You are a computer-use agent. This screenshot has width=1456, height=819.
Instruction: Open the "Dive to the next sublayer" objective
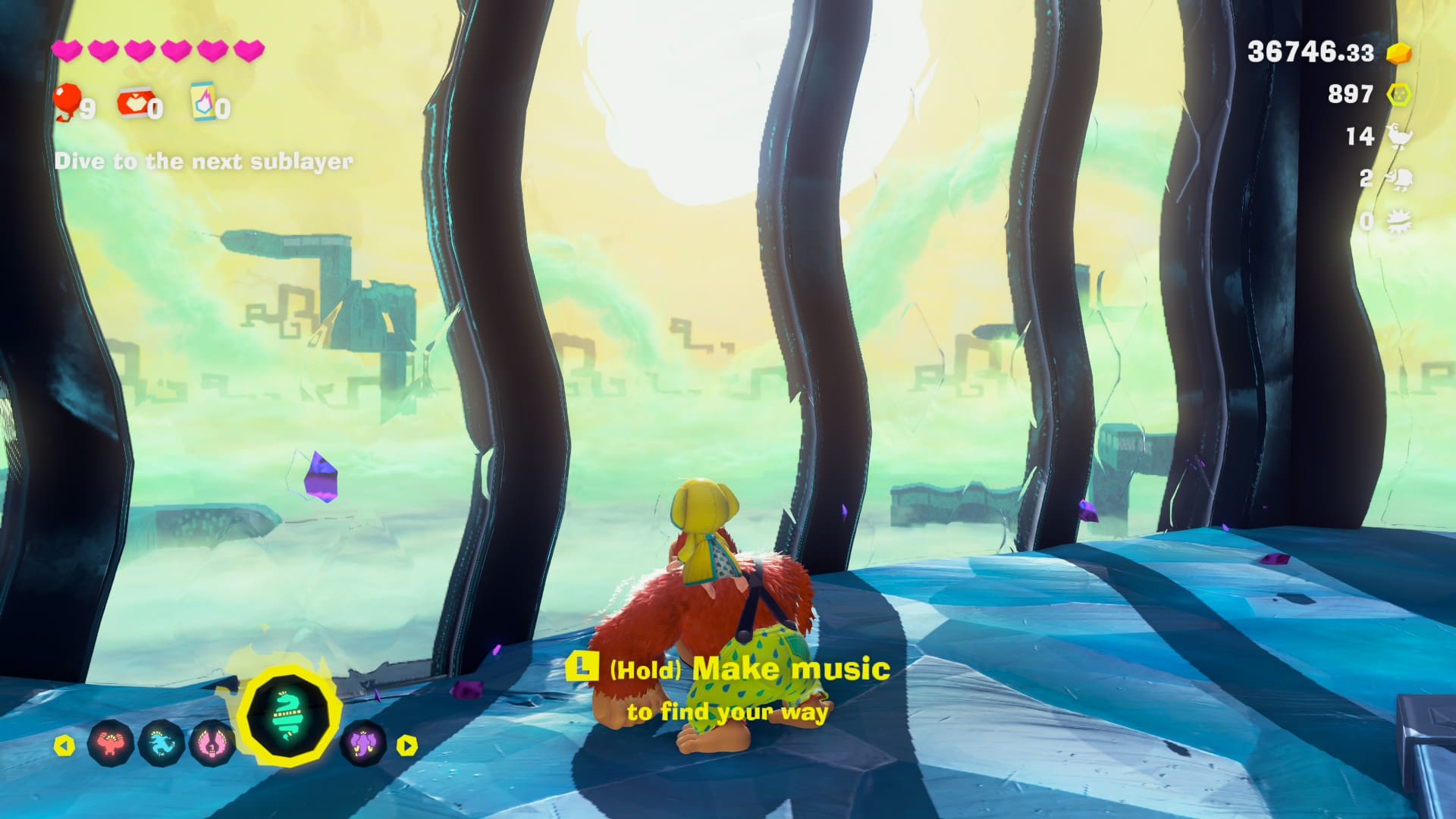pos(203,162)
